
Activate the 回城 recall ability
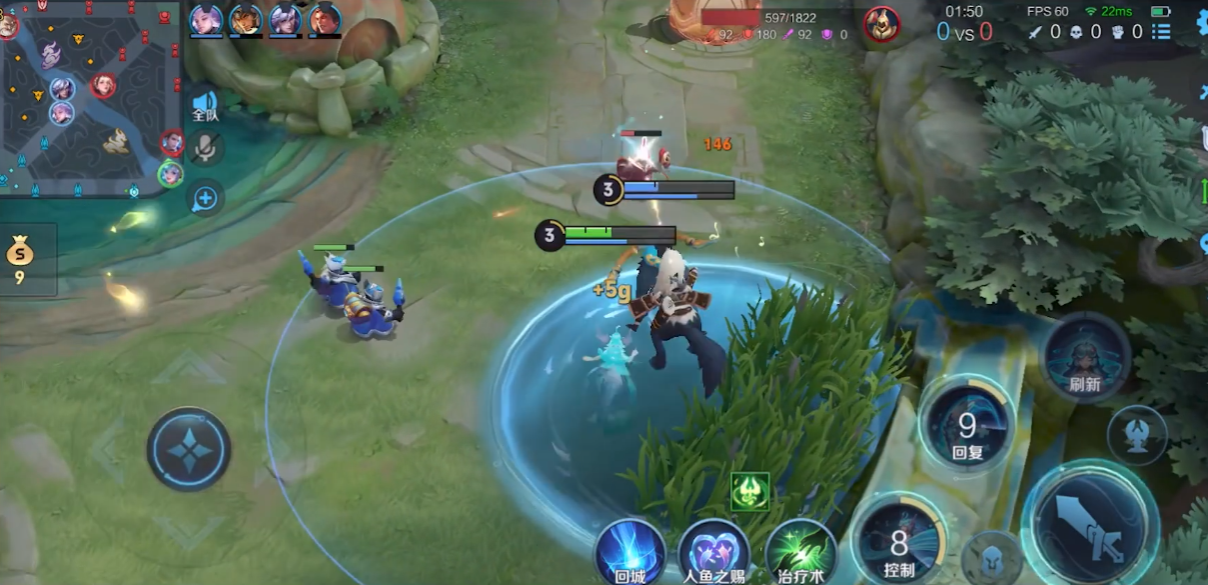coord(630,552)
